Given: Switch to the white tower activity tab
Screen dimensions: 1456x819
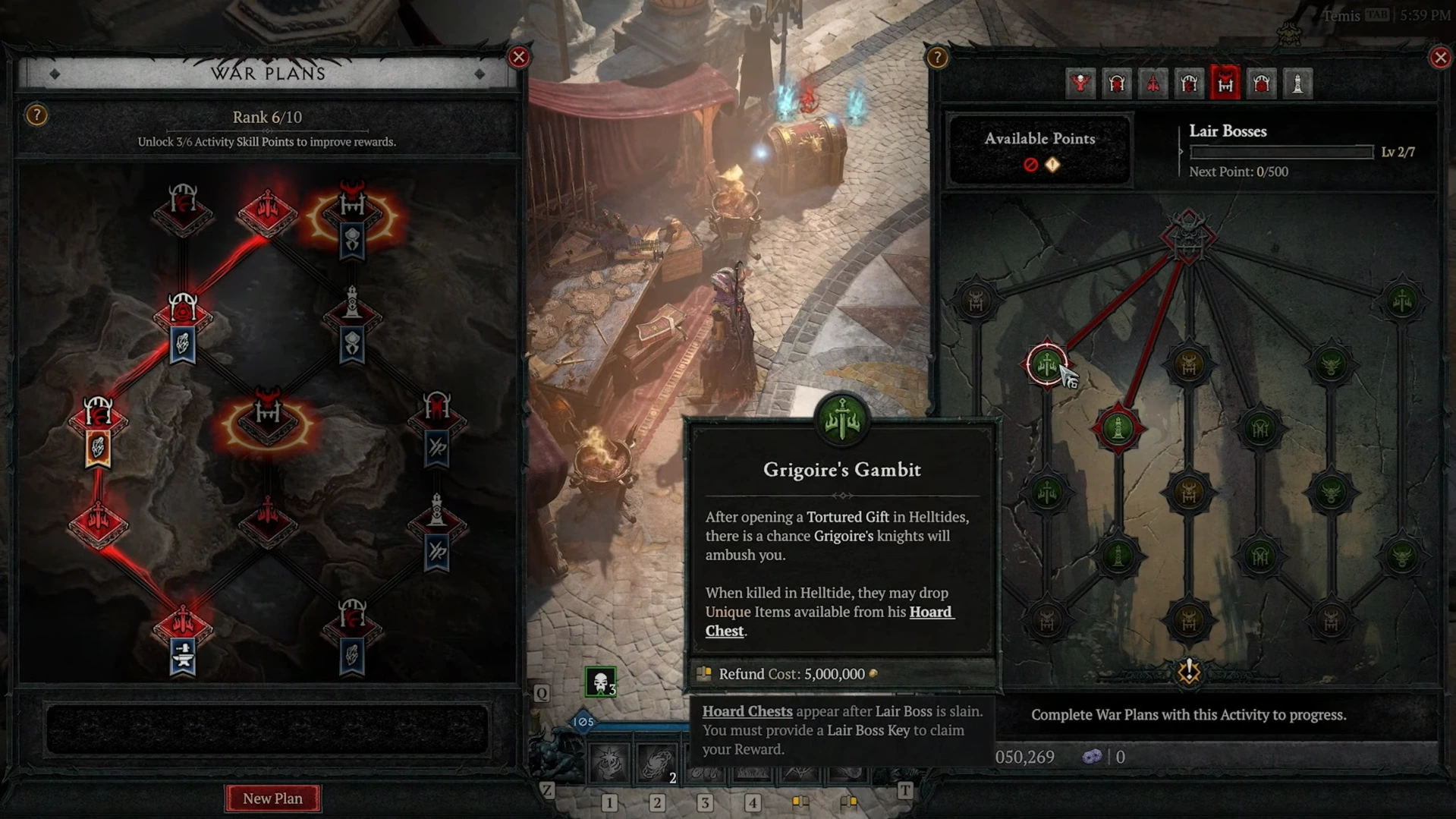Looking at the screenshot, I should point(1297,83).
